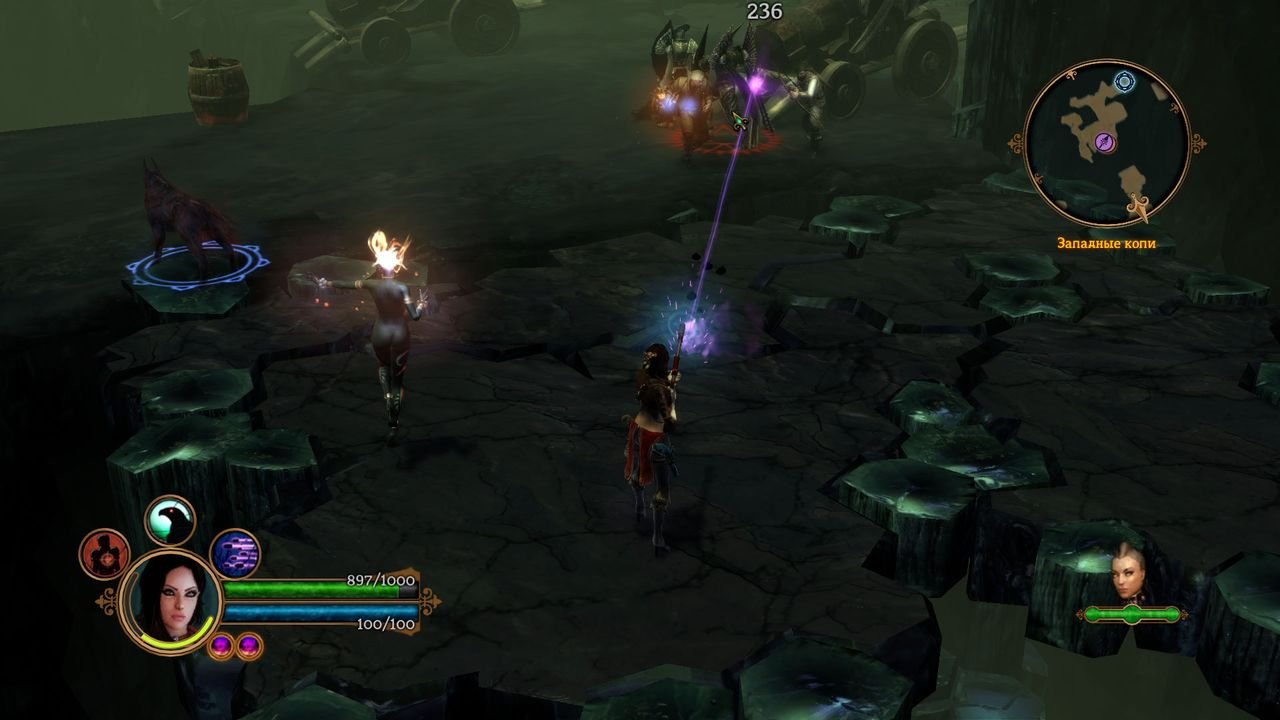Trigger the purple projectile swarm ability
The image size is (1280, 720).
[235, 554]
